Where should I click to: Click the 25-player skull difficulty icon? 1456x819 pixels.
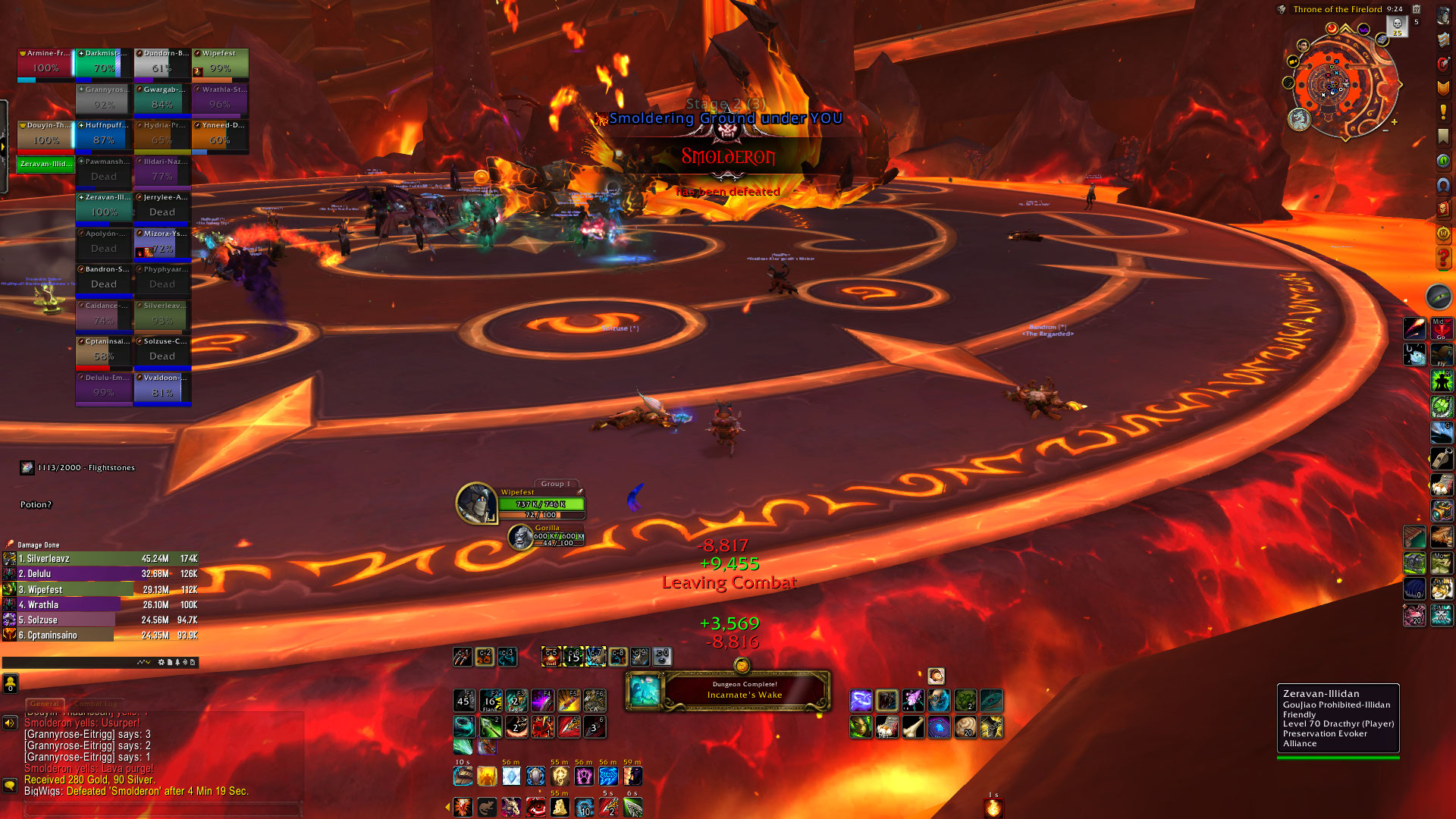[x=1397, y=26]
